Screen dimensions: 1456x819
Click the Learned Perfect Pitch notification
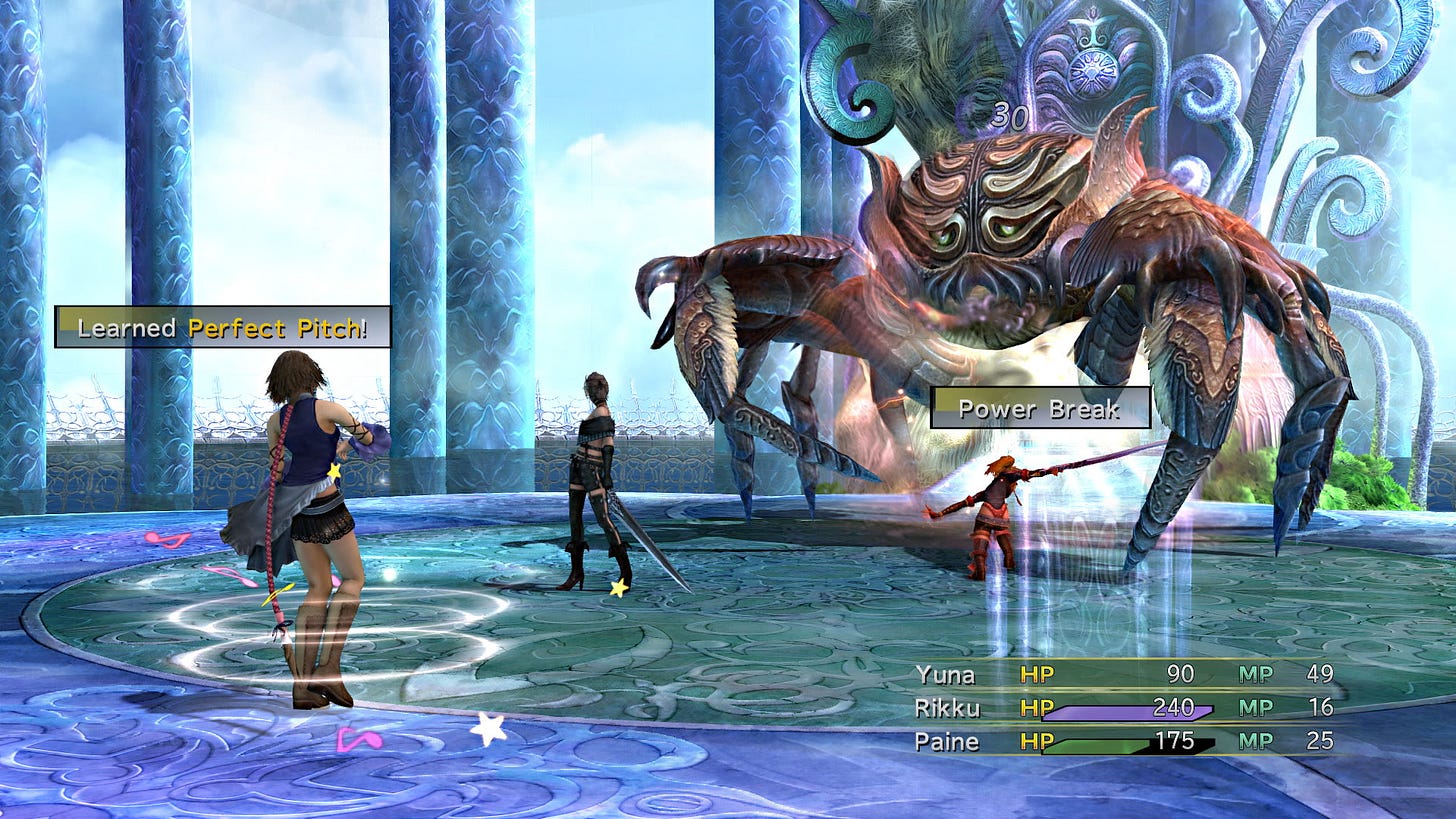pos(222,325)
